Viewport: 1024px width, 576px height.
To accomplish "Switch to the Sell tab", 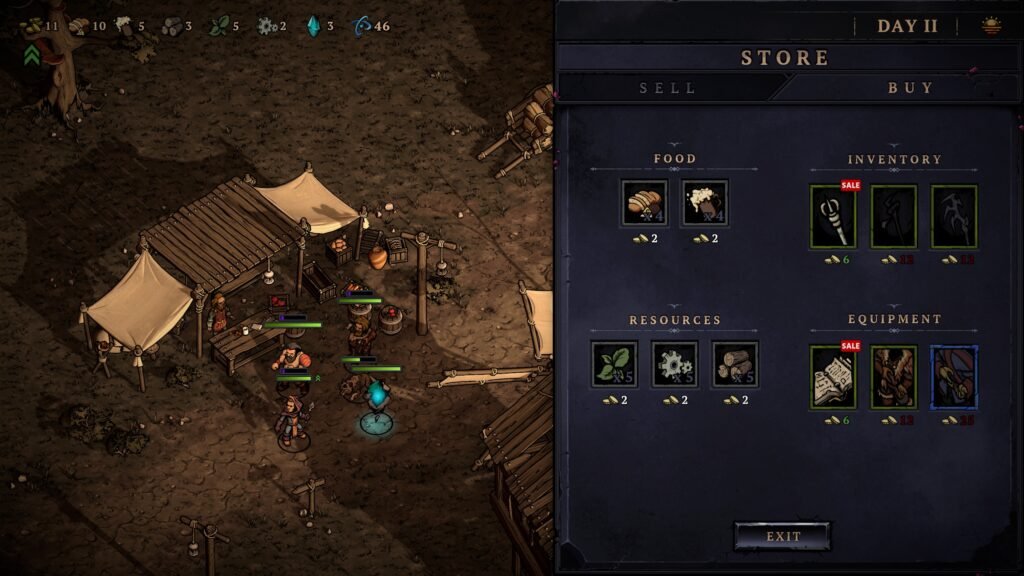I will [668, 88].
